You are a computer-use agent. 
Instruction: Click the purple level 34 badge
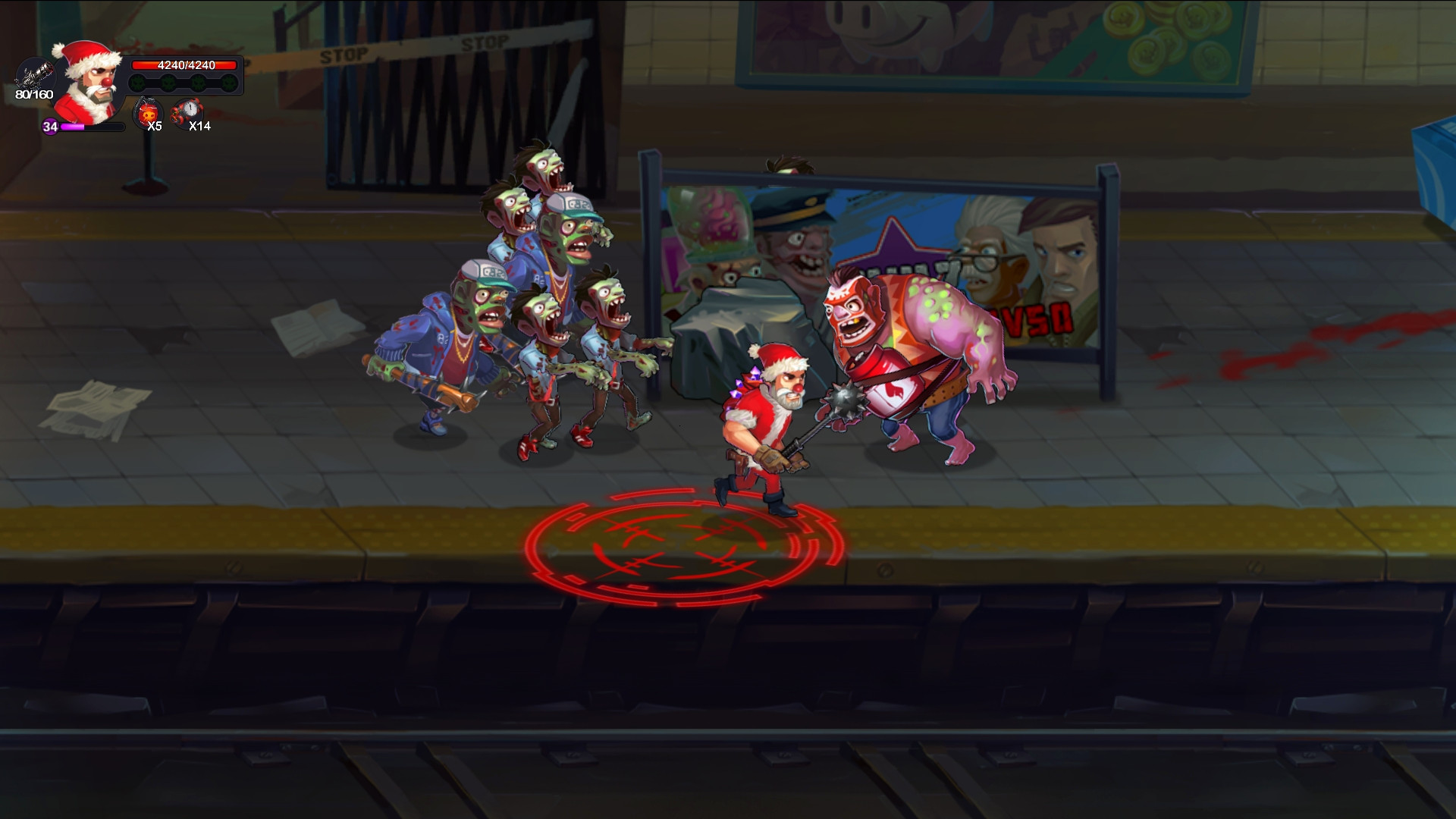(50, 127)
